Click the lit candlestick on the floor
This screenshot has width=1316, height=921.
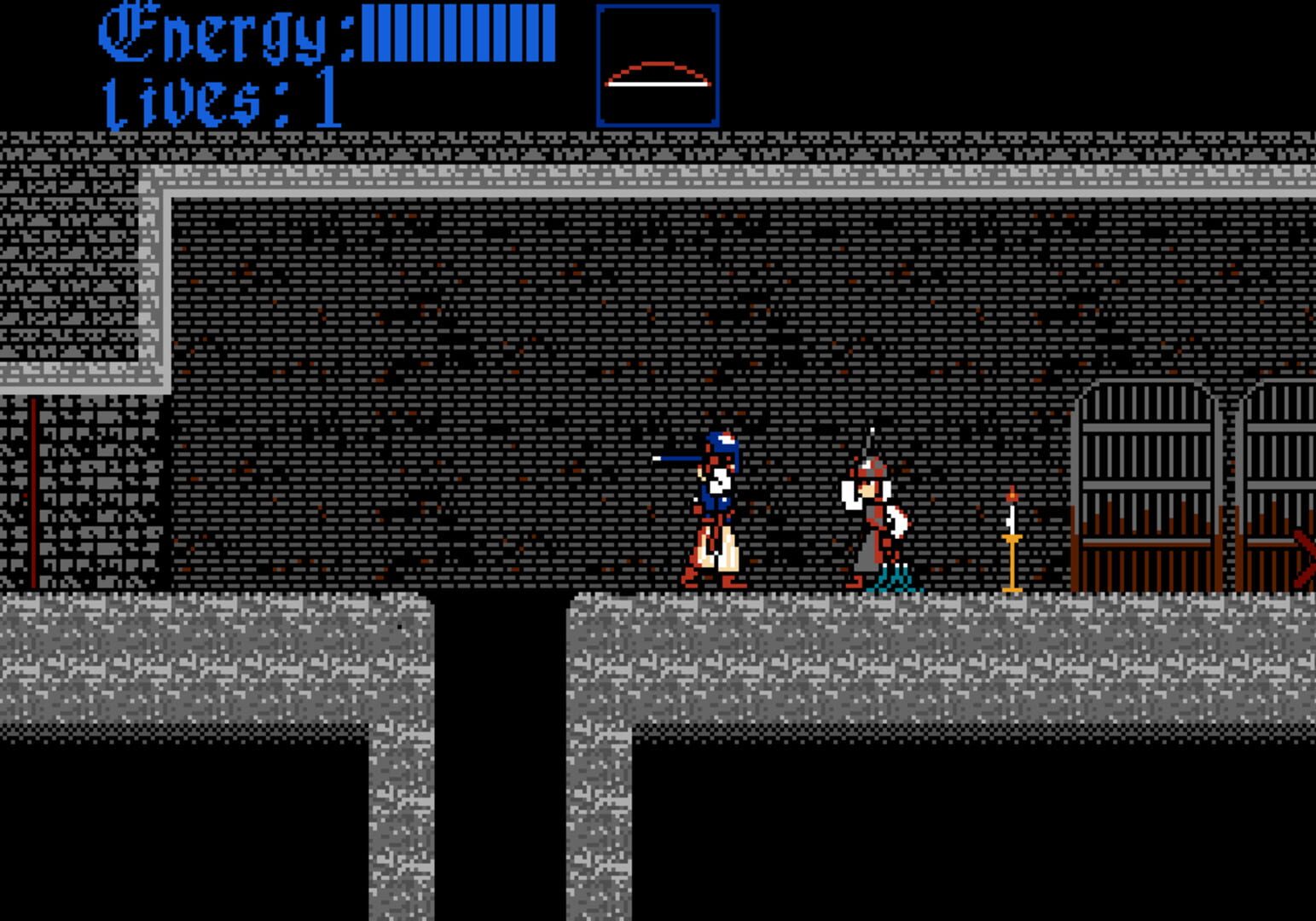(1011, 554)
